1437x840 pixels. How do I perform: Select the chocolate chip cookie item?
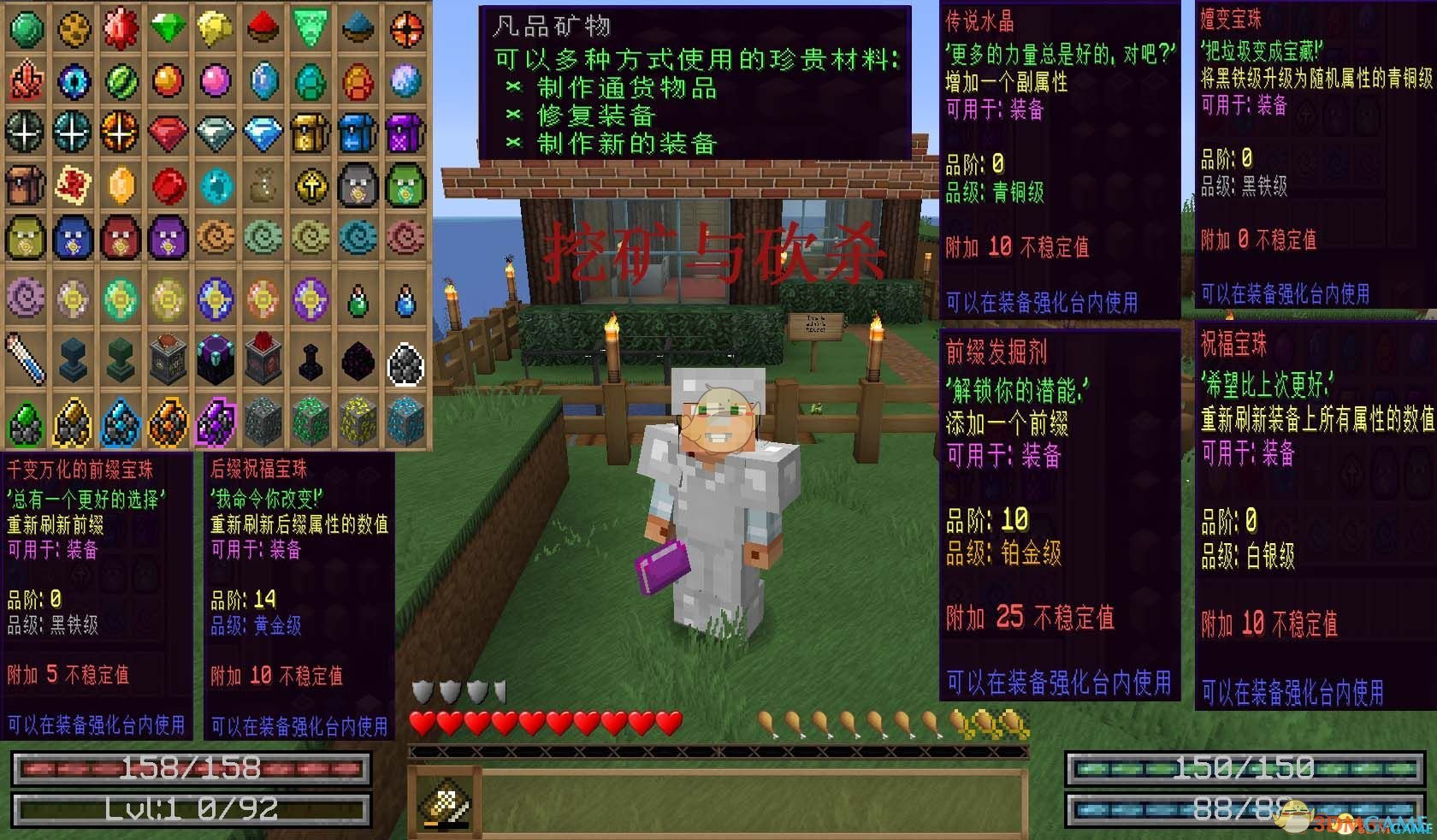[74, 28]
